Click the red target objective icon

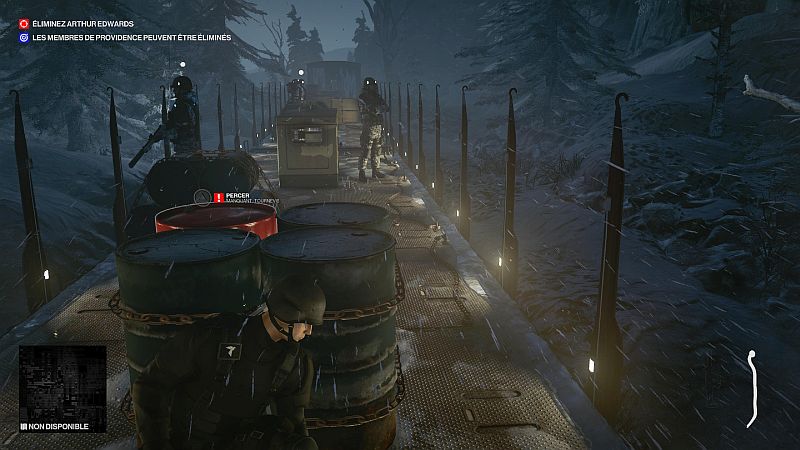25,22
